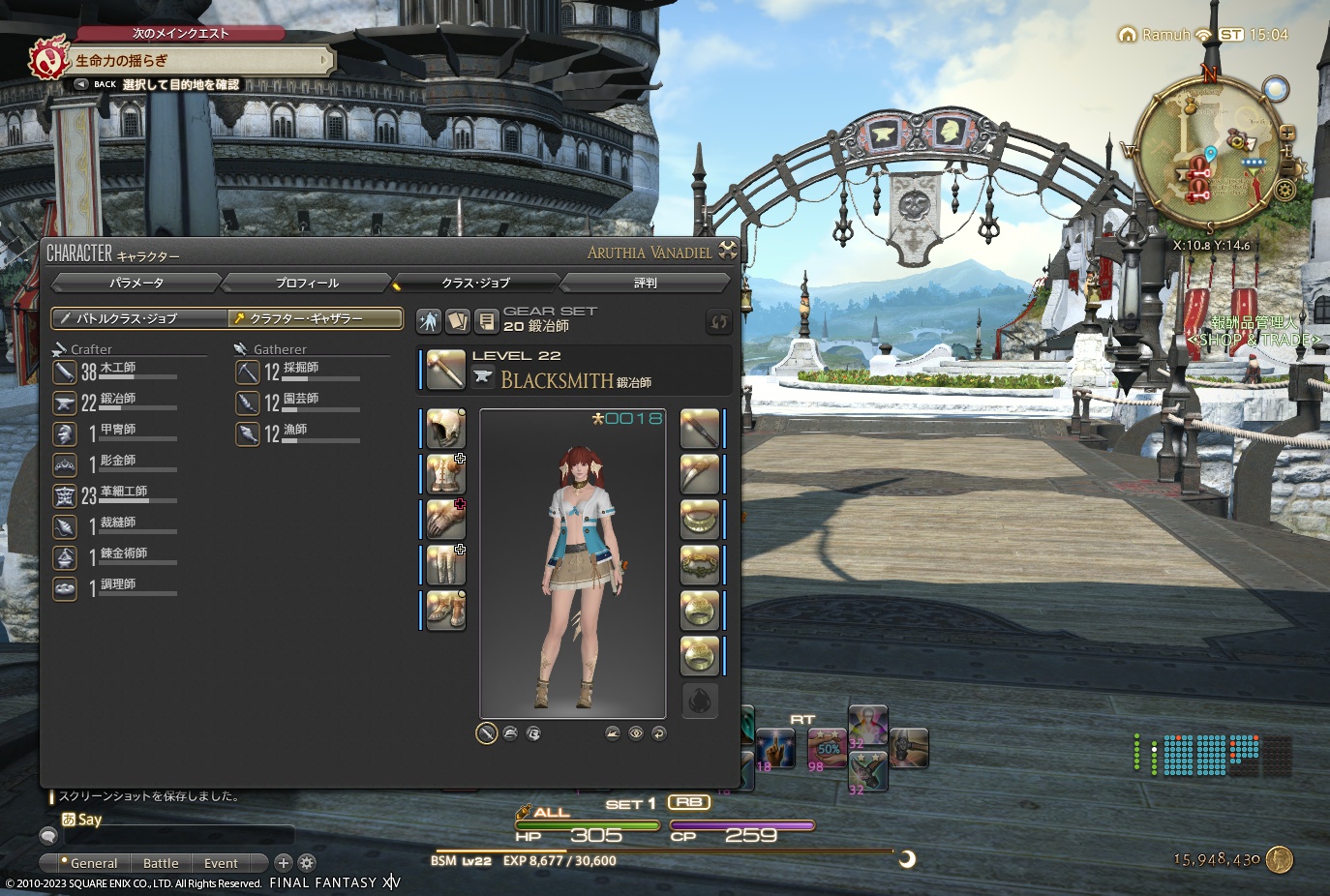Open the Battle chat log tab
Screen dimensions: 1330x896
(x=160, y=862)
